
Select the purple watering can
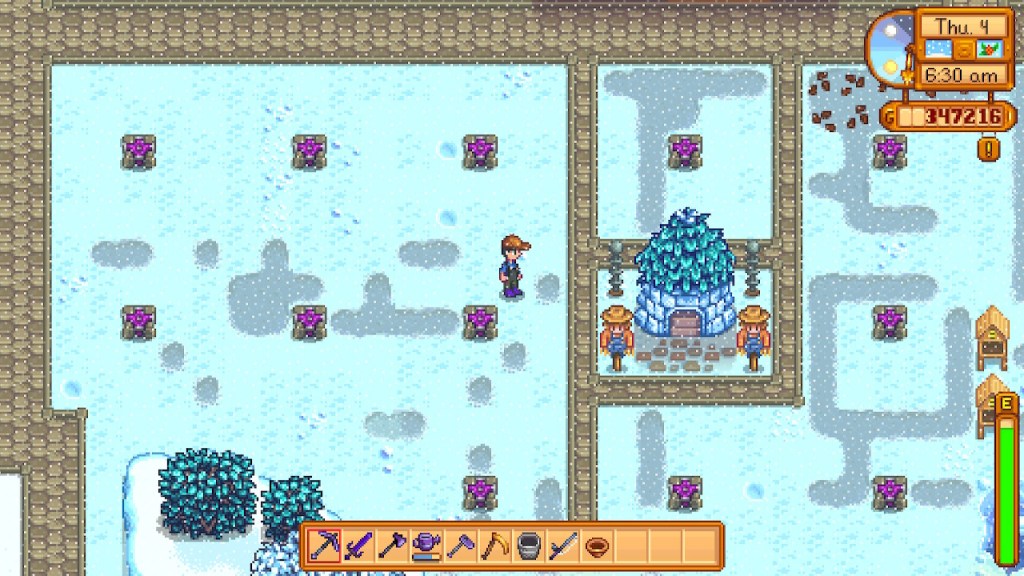[426, 546]
